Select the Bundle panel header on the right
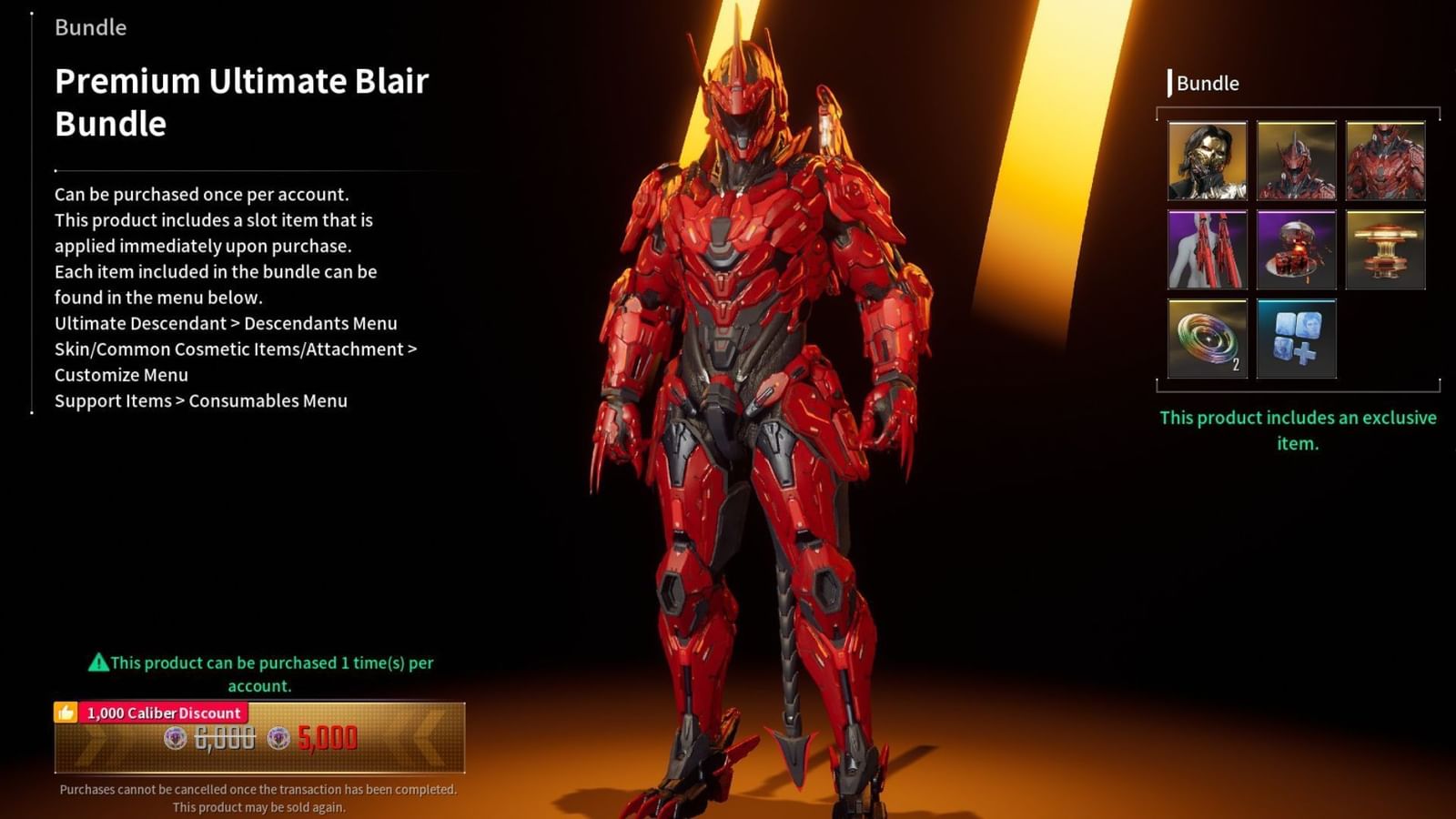 (1205, 84)
